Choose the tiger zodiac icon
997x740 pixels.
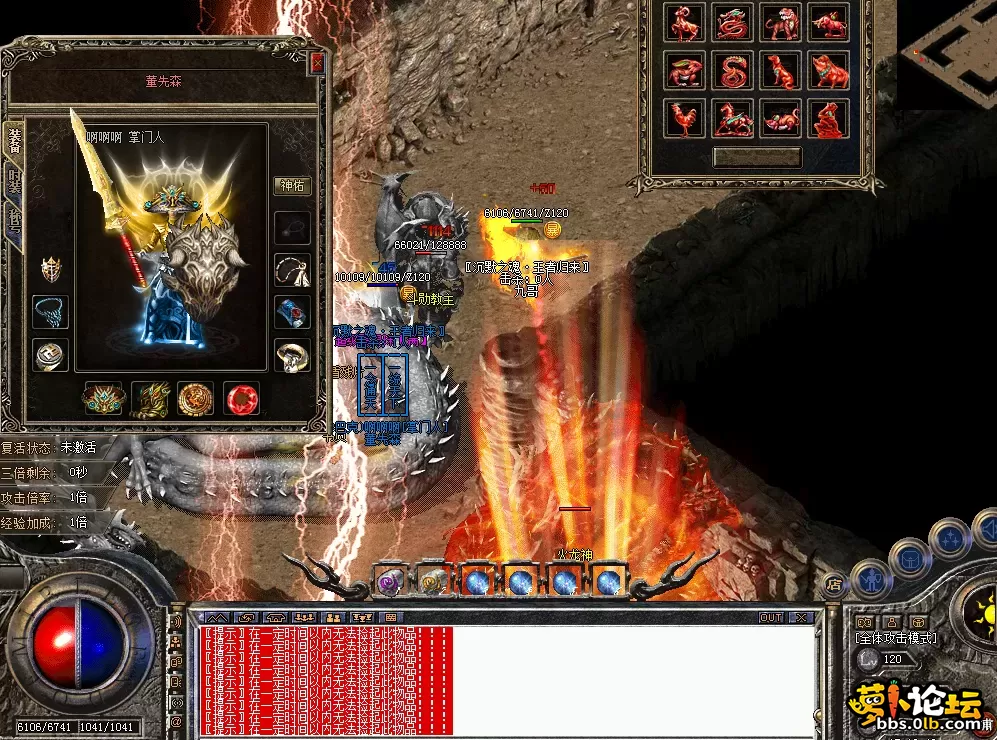click(781, 23)
